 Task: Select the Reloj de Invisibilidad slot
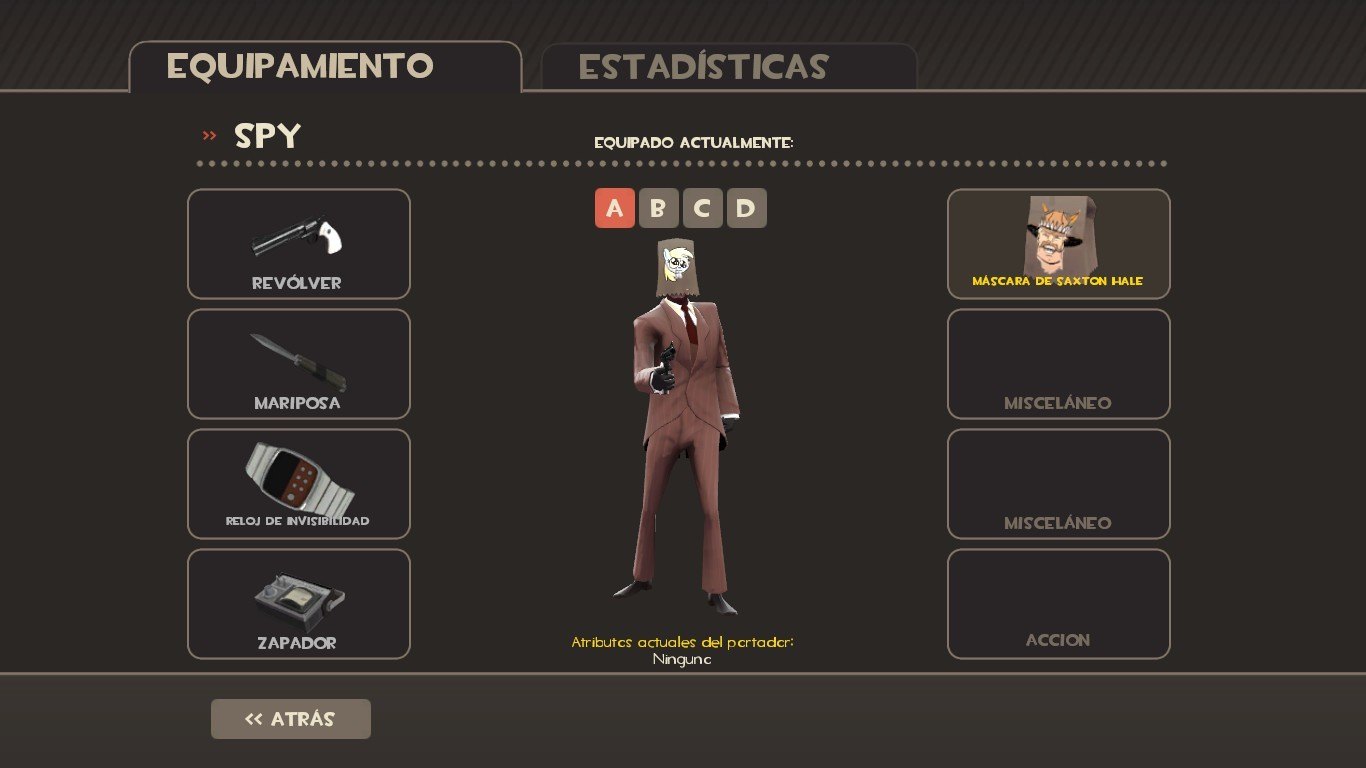pyautogui.click(x=299, y=484)
